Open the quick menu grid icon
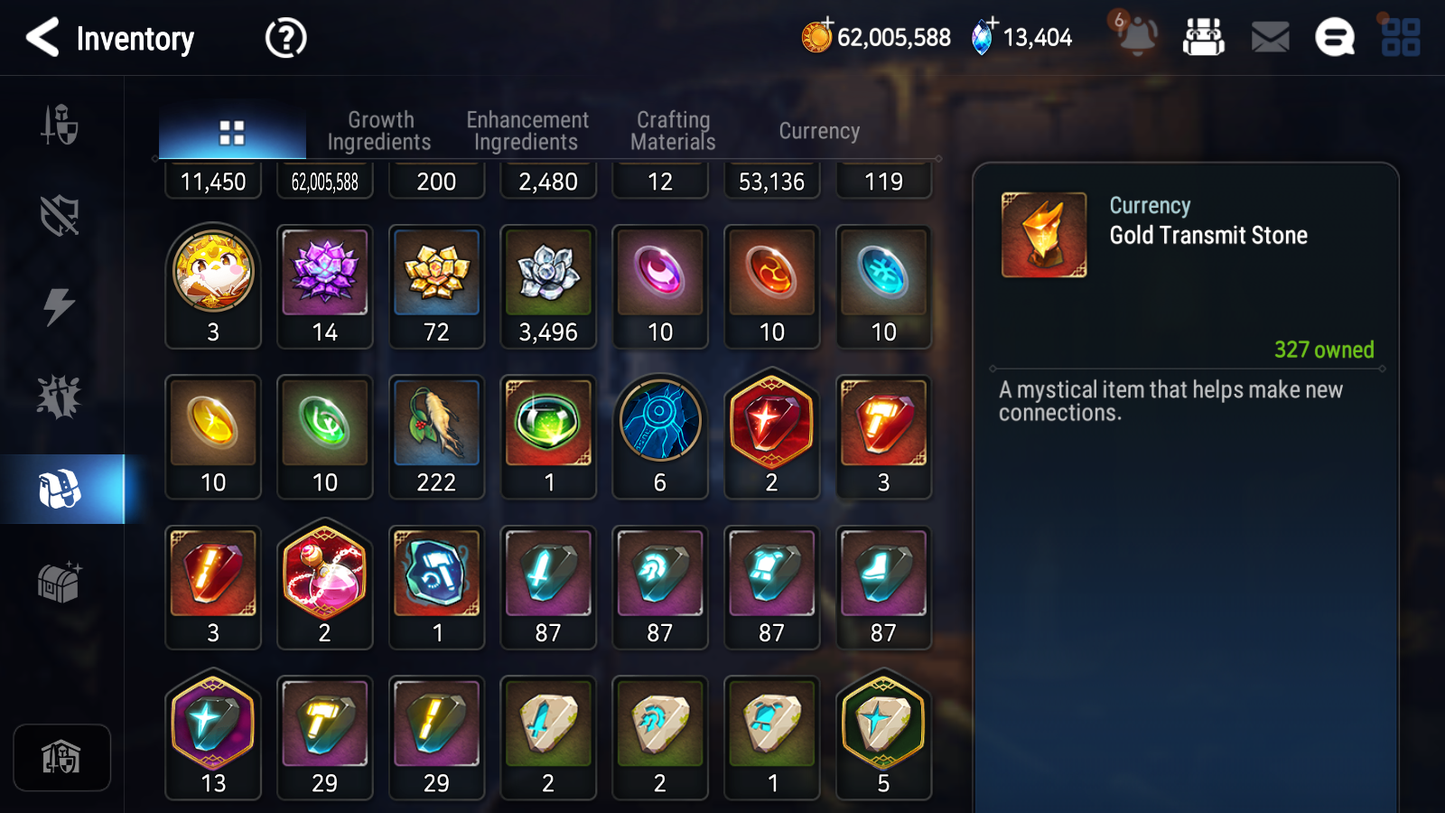Screen dimensions: 1445x813 [1399, 37]
